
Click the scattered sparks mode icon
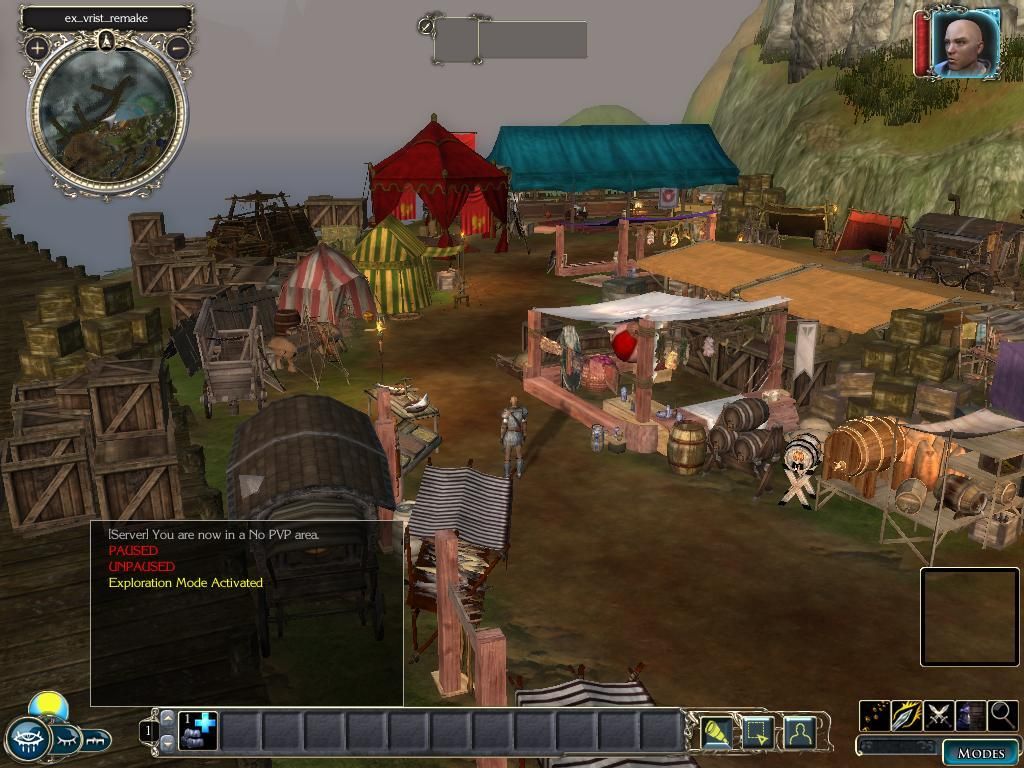[875, 715]
